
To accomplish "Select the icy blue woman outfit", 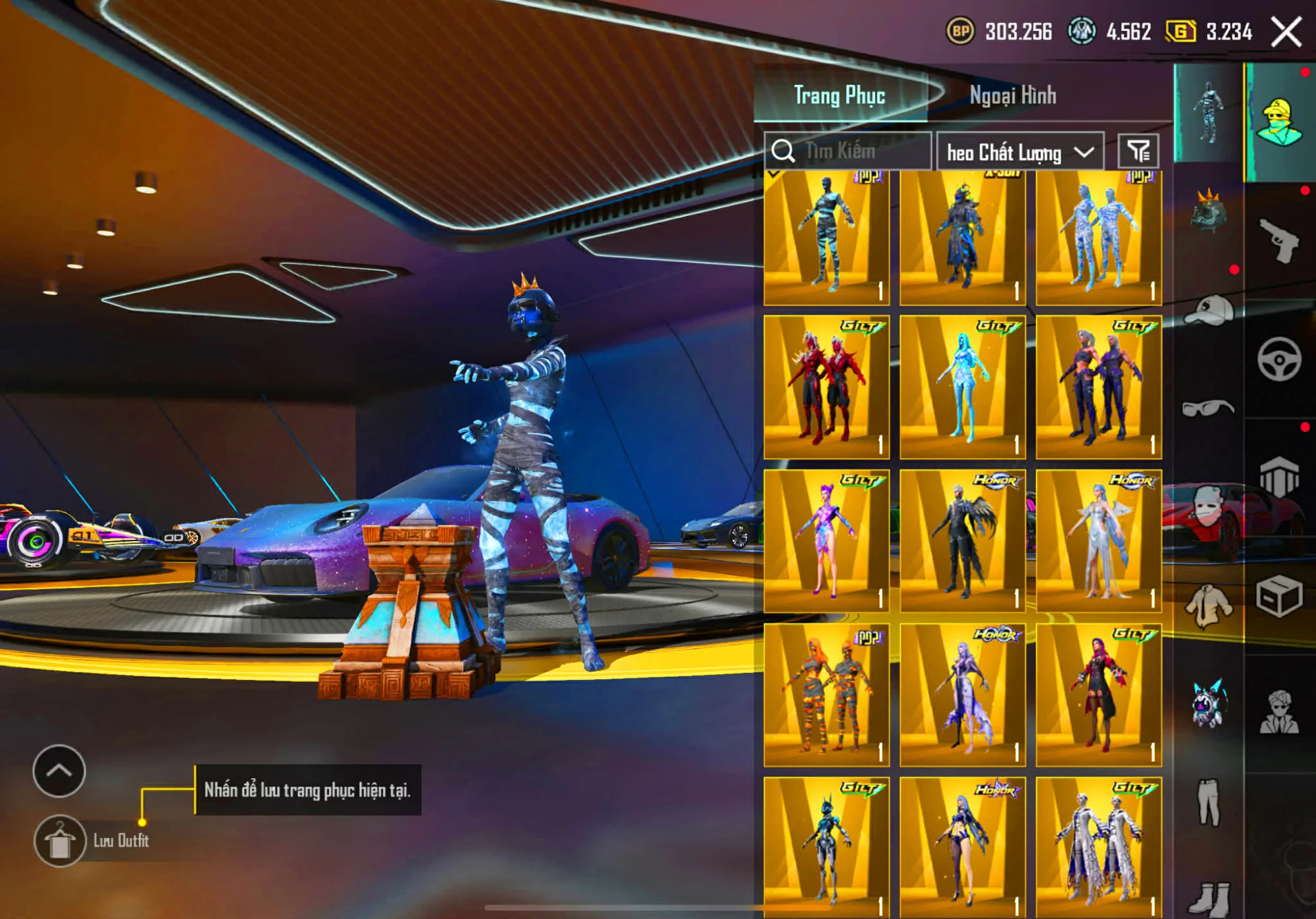I will [x=962, y=387].
